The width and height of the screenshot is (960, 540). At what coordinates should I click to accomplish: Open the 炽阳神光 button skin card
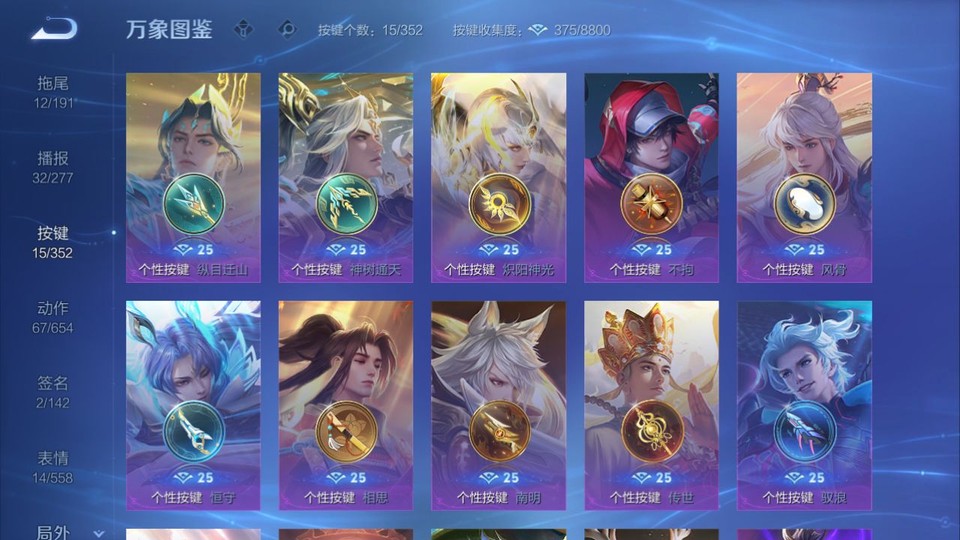(x=498, y=178)
